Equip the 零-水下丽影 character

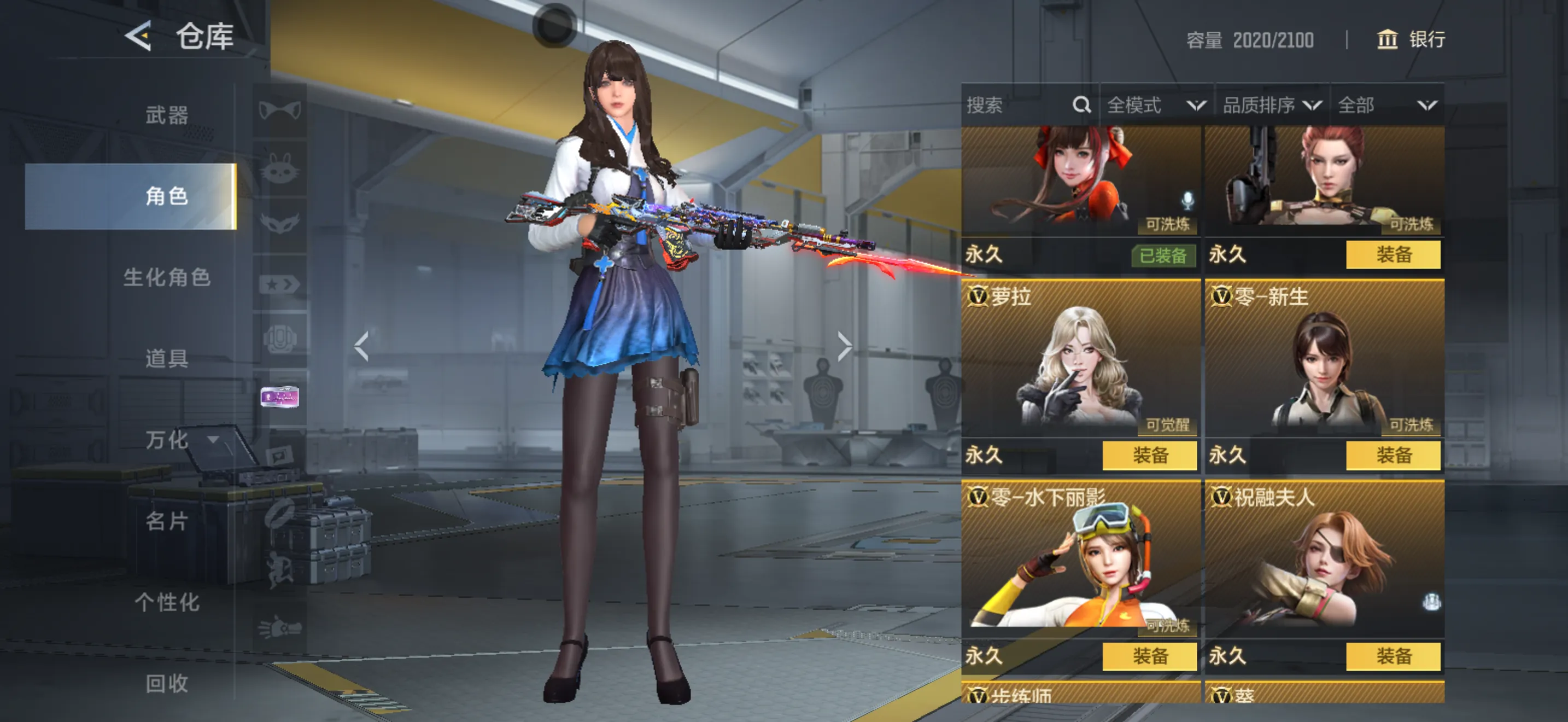click(1149, 656)
